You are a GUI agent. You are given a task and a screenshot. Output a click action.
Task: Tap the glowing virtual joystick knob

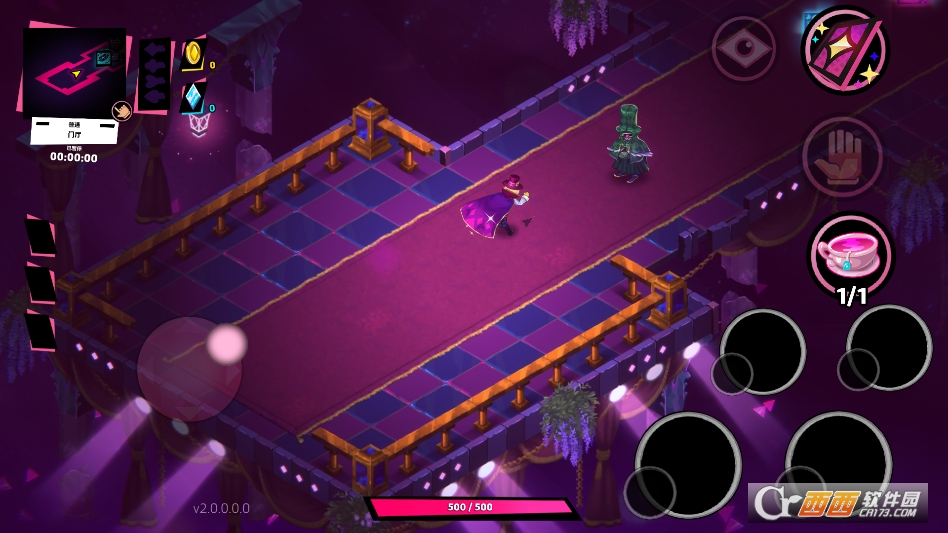pos(227,344)
